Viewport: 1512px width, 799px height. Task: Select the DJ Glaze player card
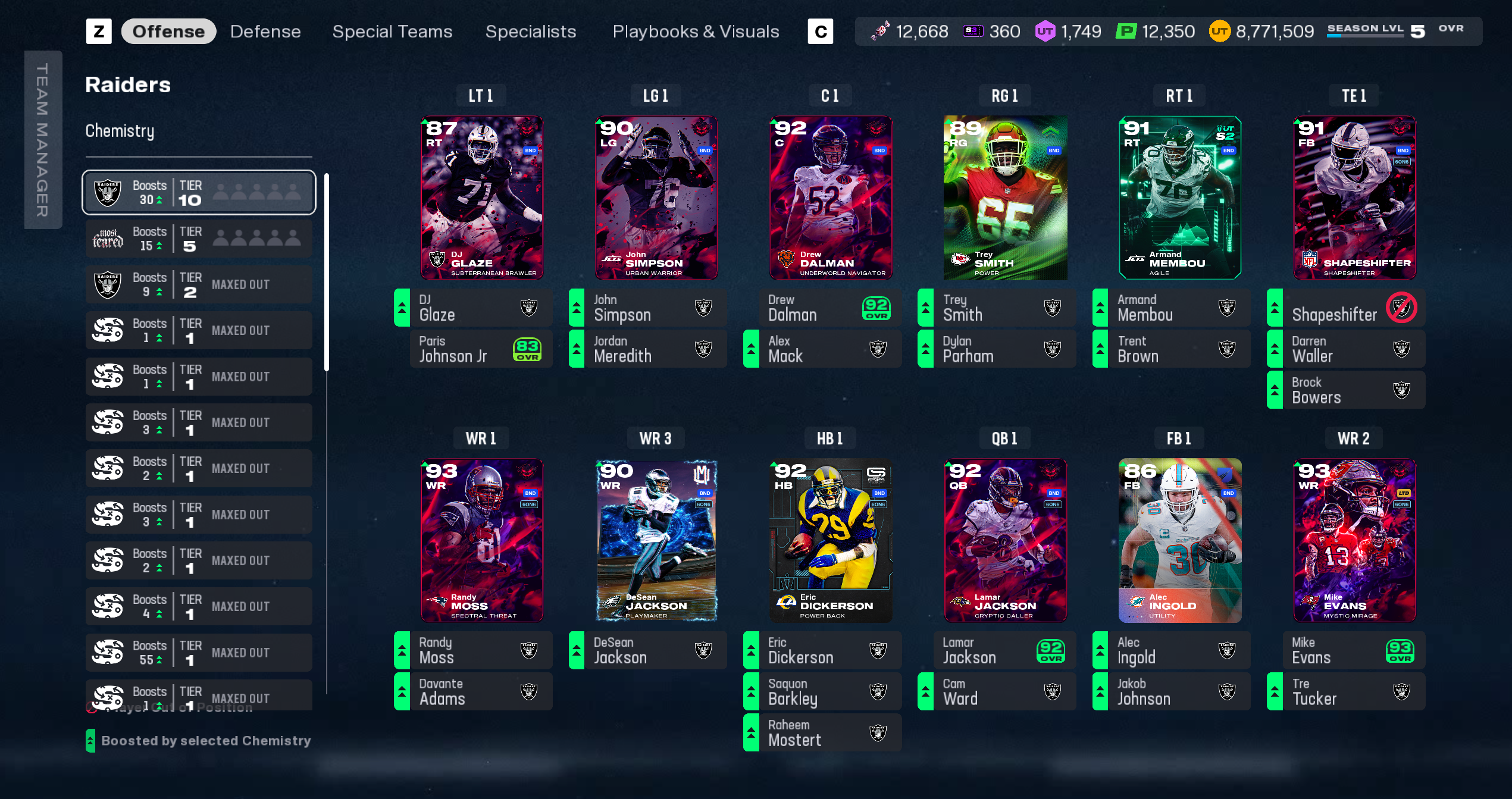click(481, 198)
